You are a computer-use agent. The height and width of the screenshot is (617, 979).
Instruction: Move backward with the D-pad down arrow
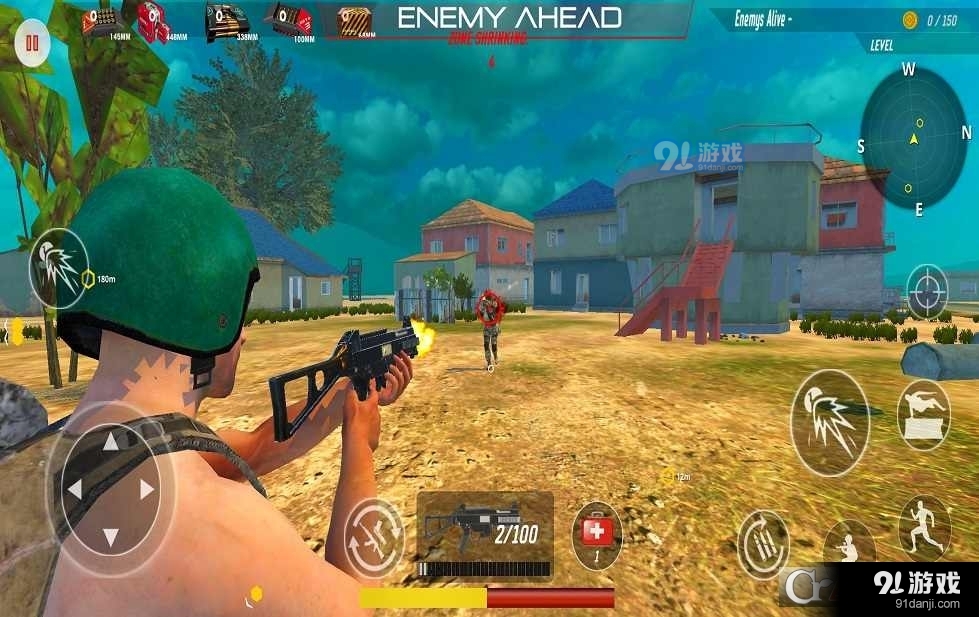111,536
